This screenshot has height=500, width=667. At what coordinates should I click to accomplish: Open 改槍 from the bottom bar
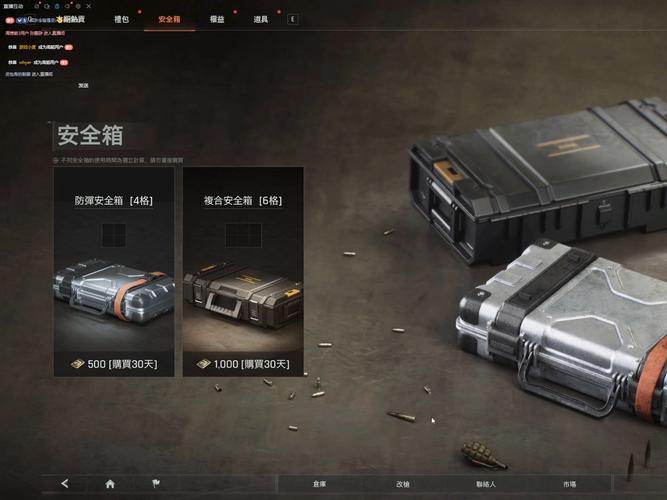(x=402, y=484)
